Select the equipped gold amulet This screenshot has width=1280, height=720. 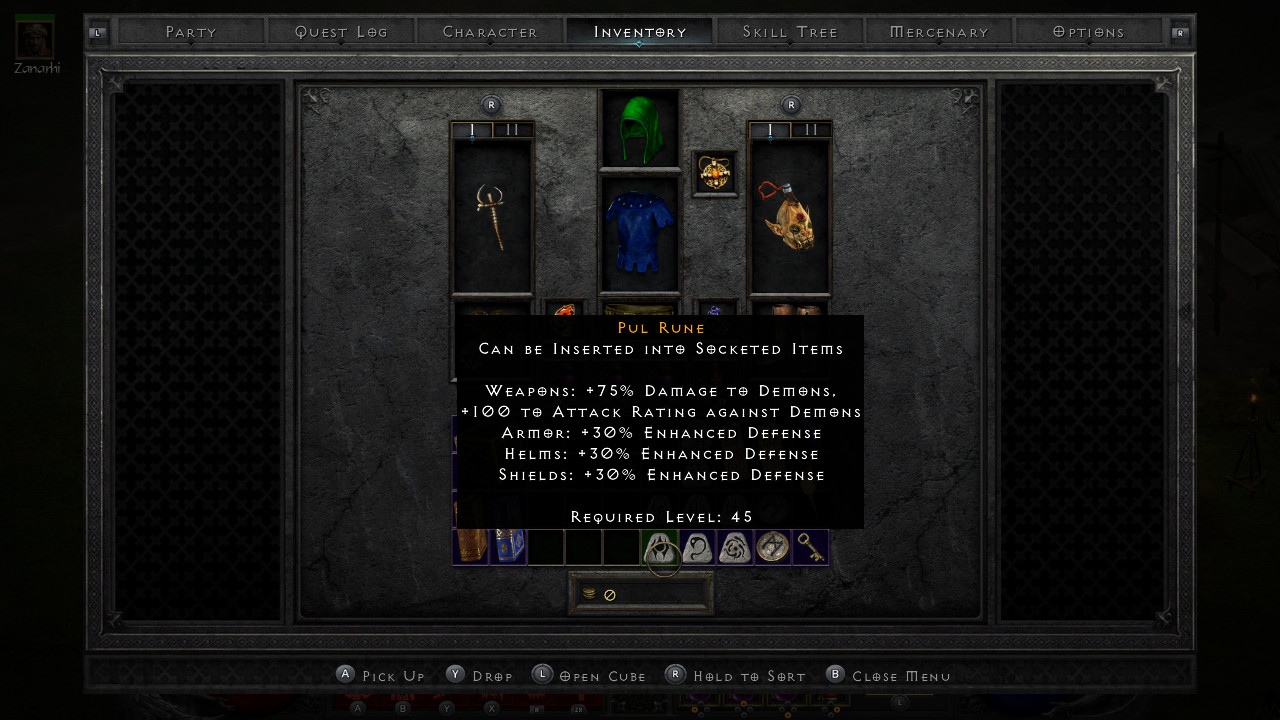tap(715, 173)
